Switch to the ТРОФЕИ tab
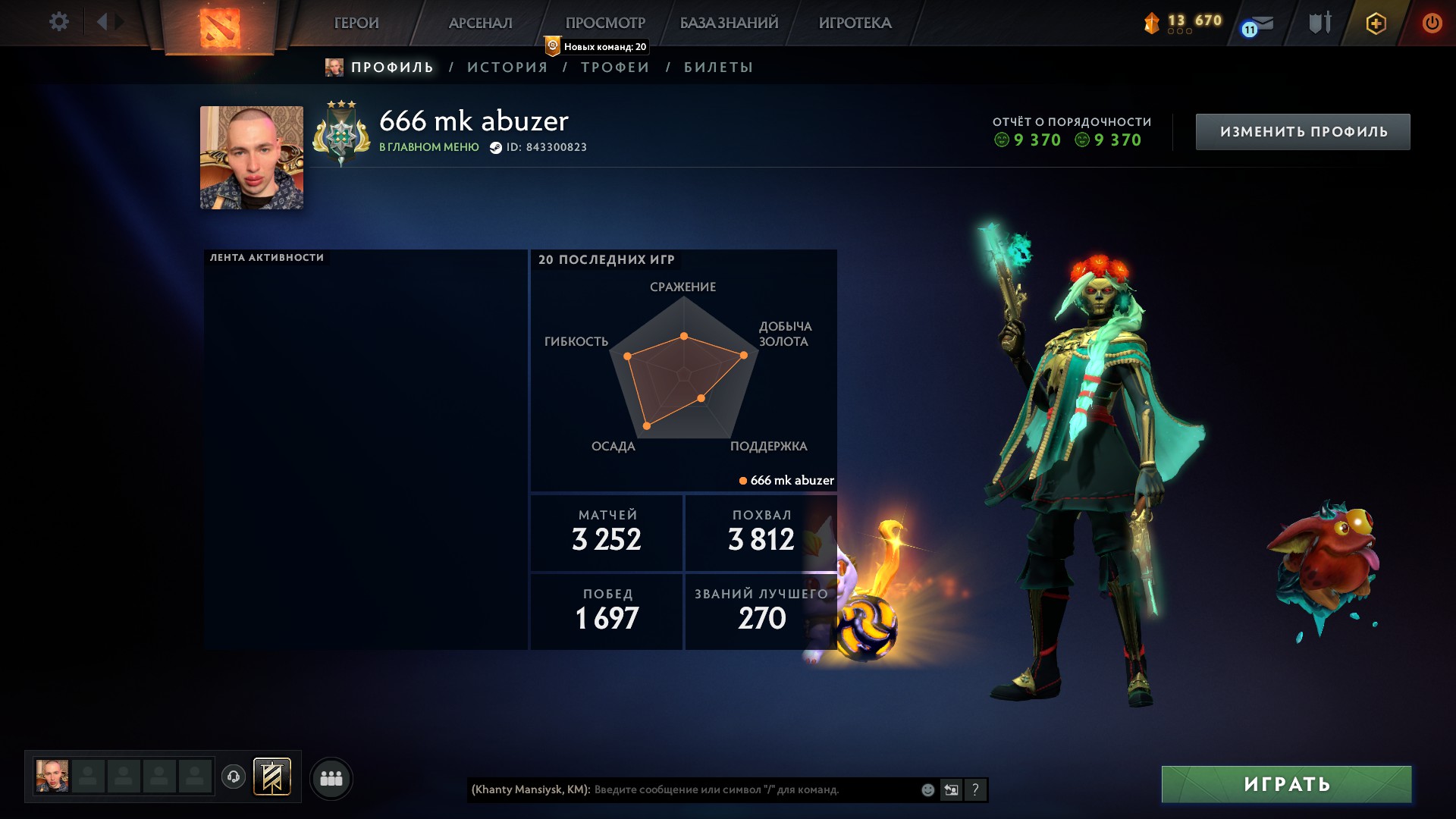Image resolution: width=1456 pixels, height=819 pixels. point(615,67)
